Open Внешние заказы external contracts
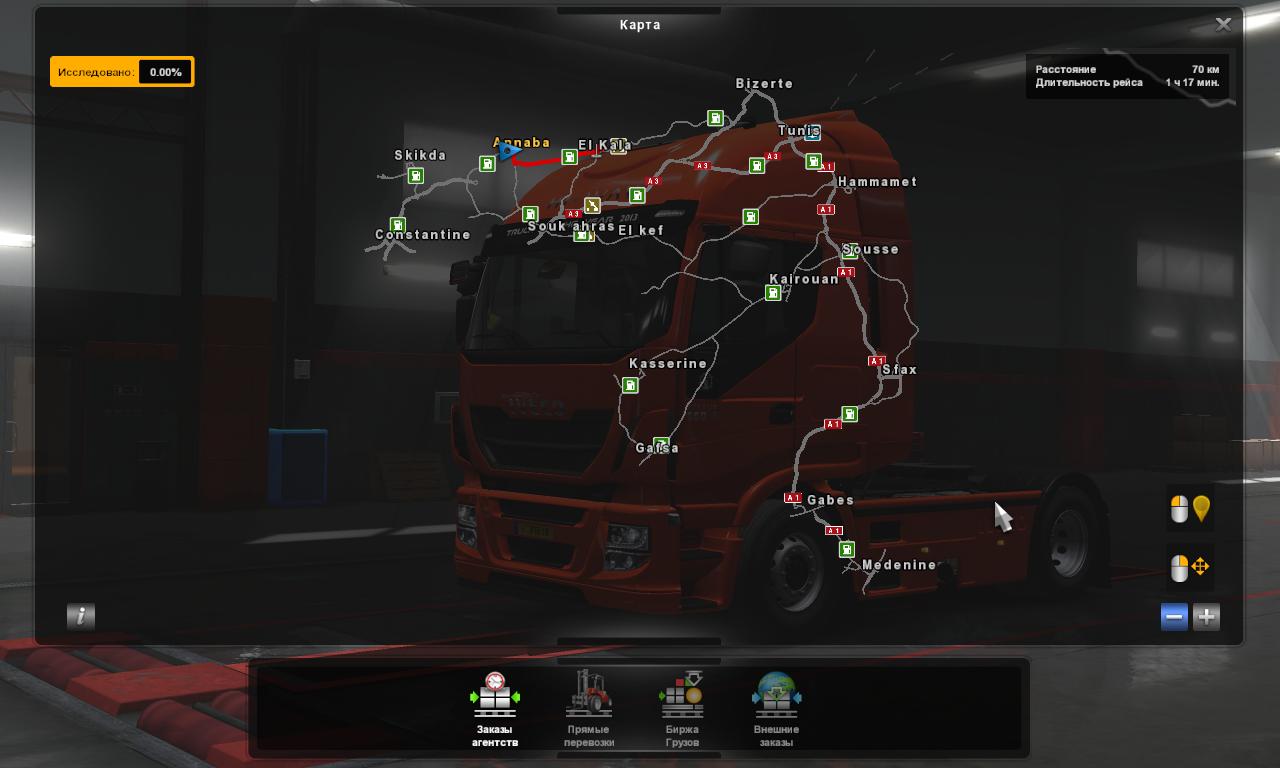This screenshot has height=768, width=1280. (x=776, y=708)
